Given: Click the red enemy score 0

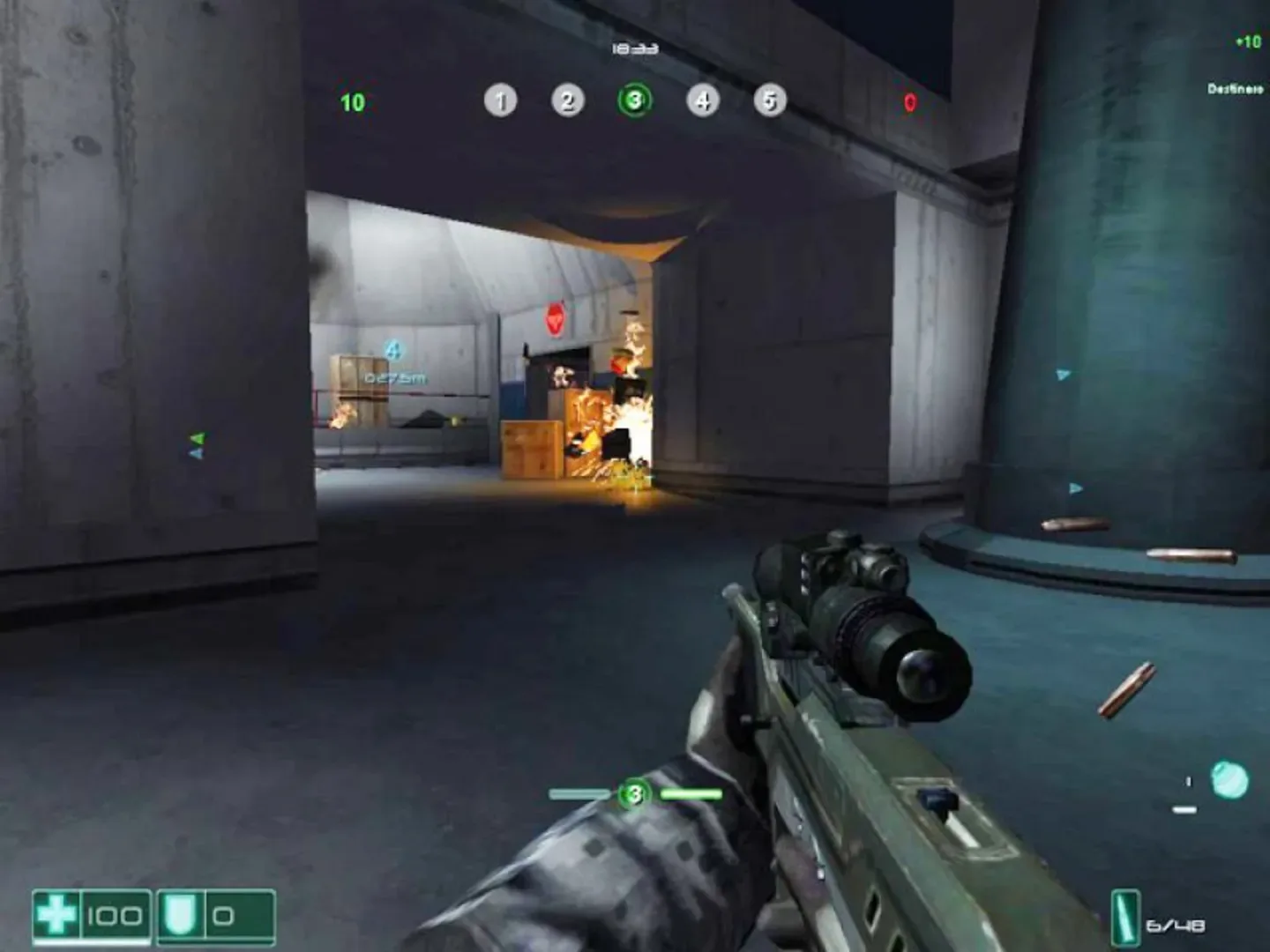Looking at the screenshot, I should click(908, 102).
